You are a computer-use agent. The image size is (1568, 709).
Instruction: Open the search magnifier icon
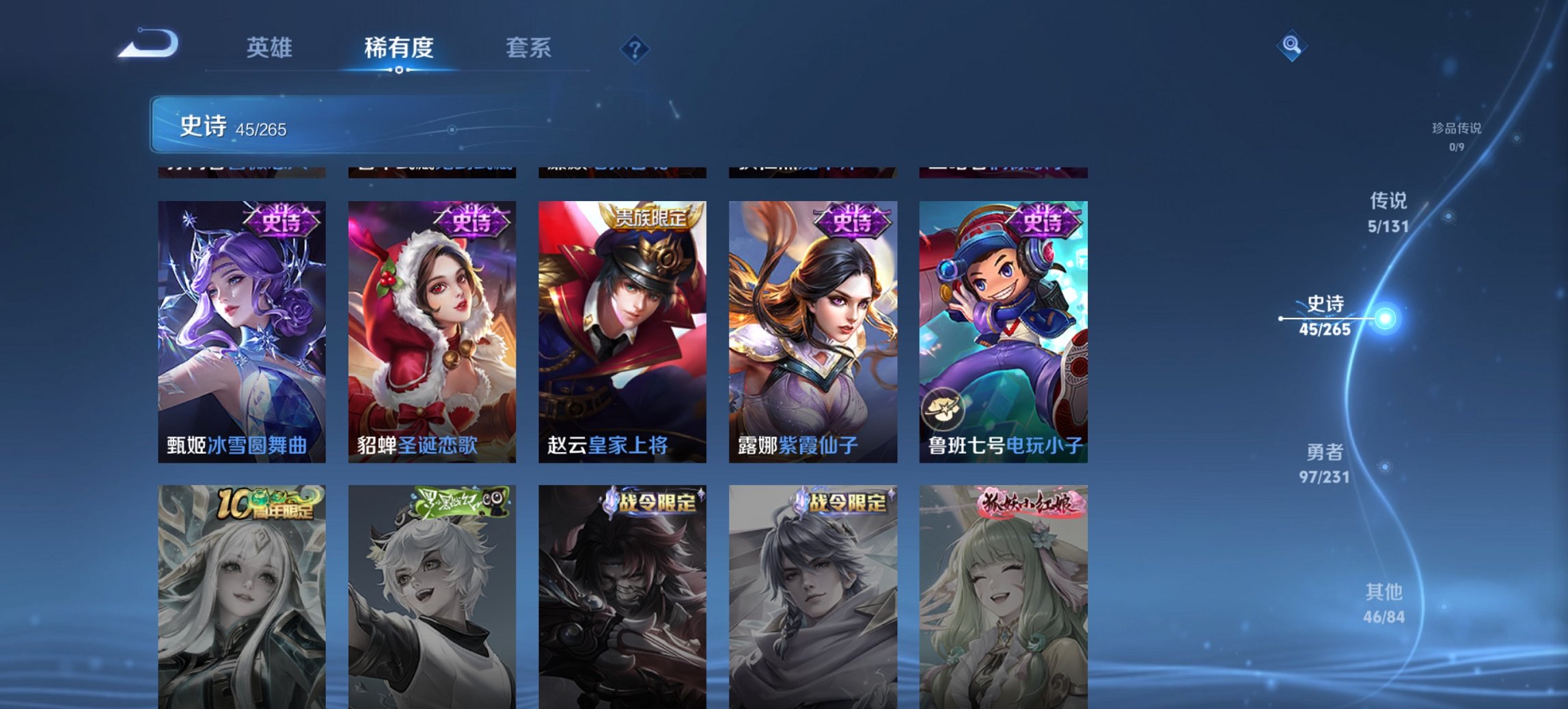tap(1292, 45)
